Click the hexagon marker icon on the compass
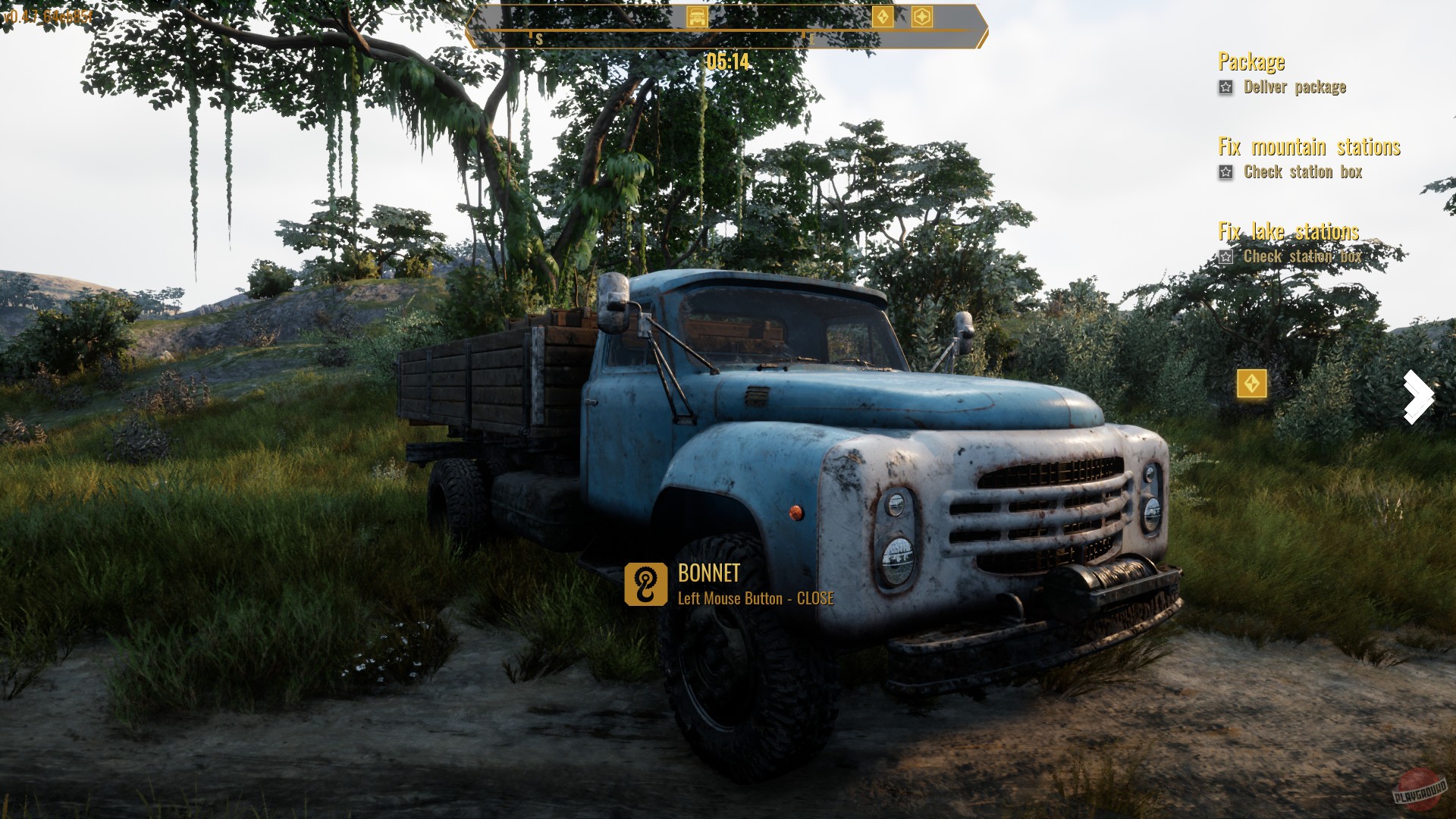Screen dimensions: 1456x819 923,17
